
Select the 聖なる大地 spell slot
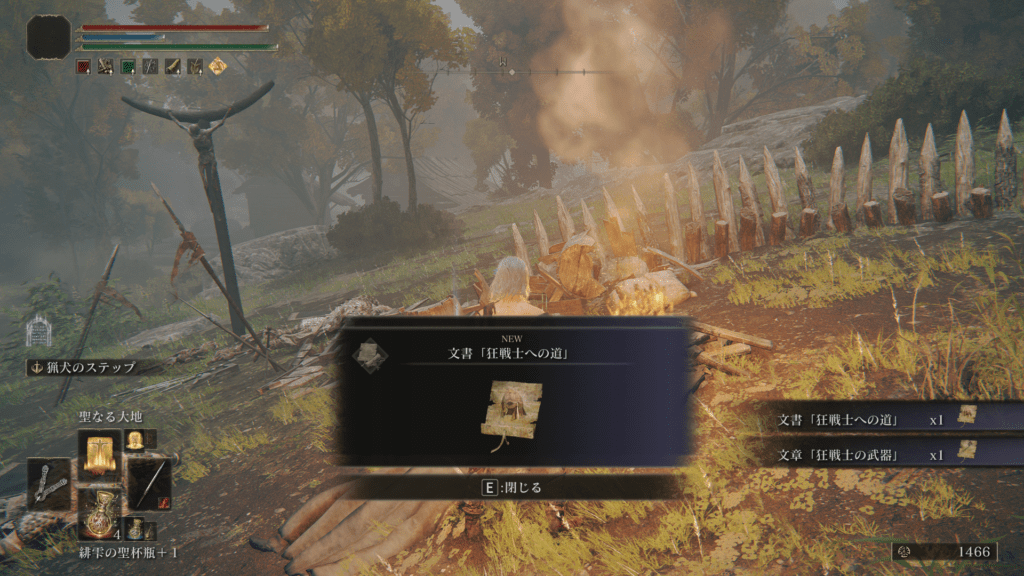point(100,455)
